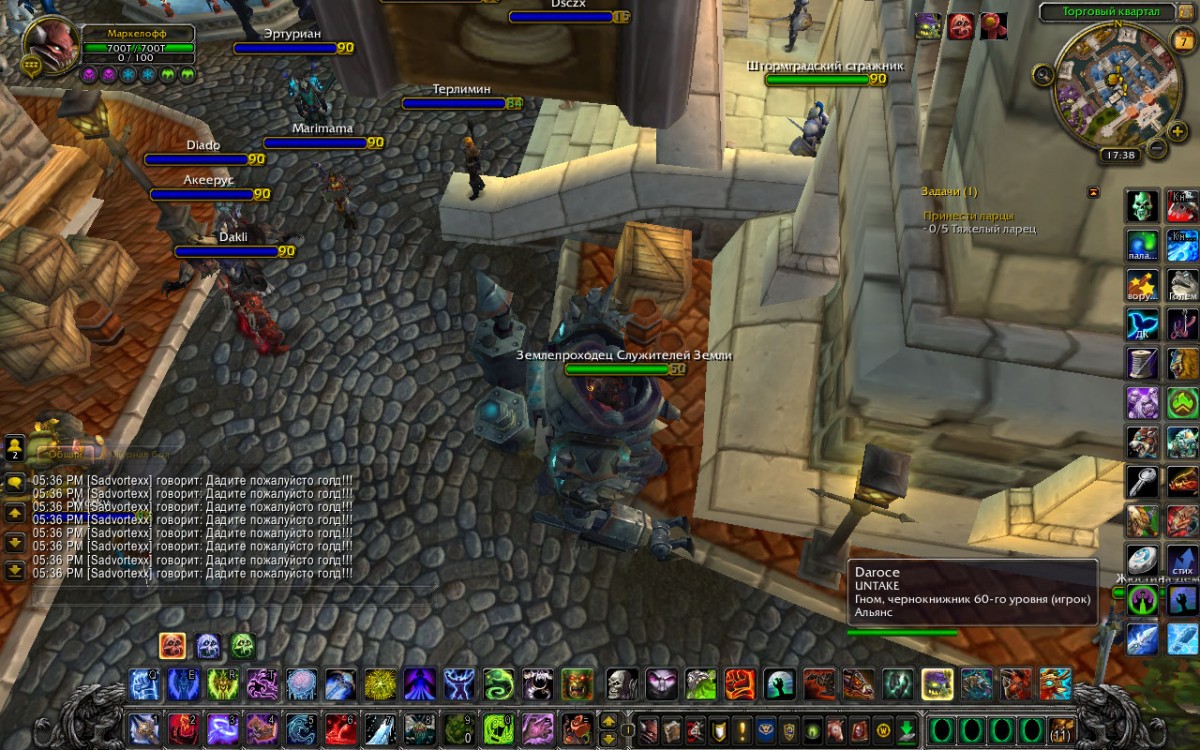Screen dimensions: 1200x750
Task: Use the frog Голем macro button
Action: (1183, 285)
